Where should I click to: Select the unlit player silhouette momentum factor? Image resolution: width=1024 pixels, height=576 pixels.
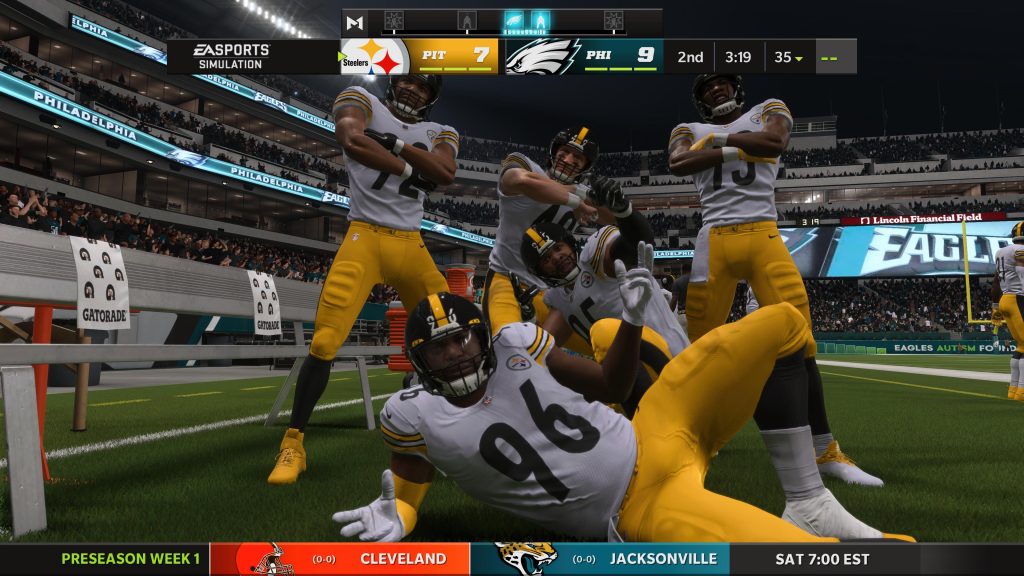click(x=467, y=21)
